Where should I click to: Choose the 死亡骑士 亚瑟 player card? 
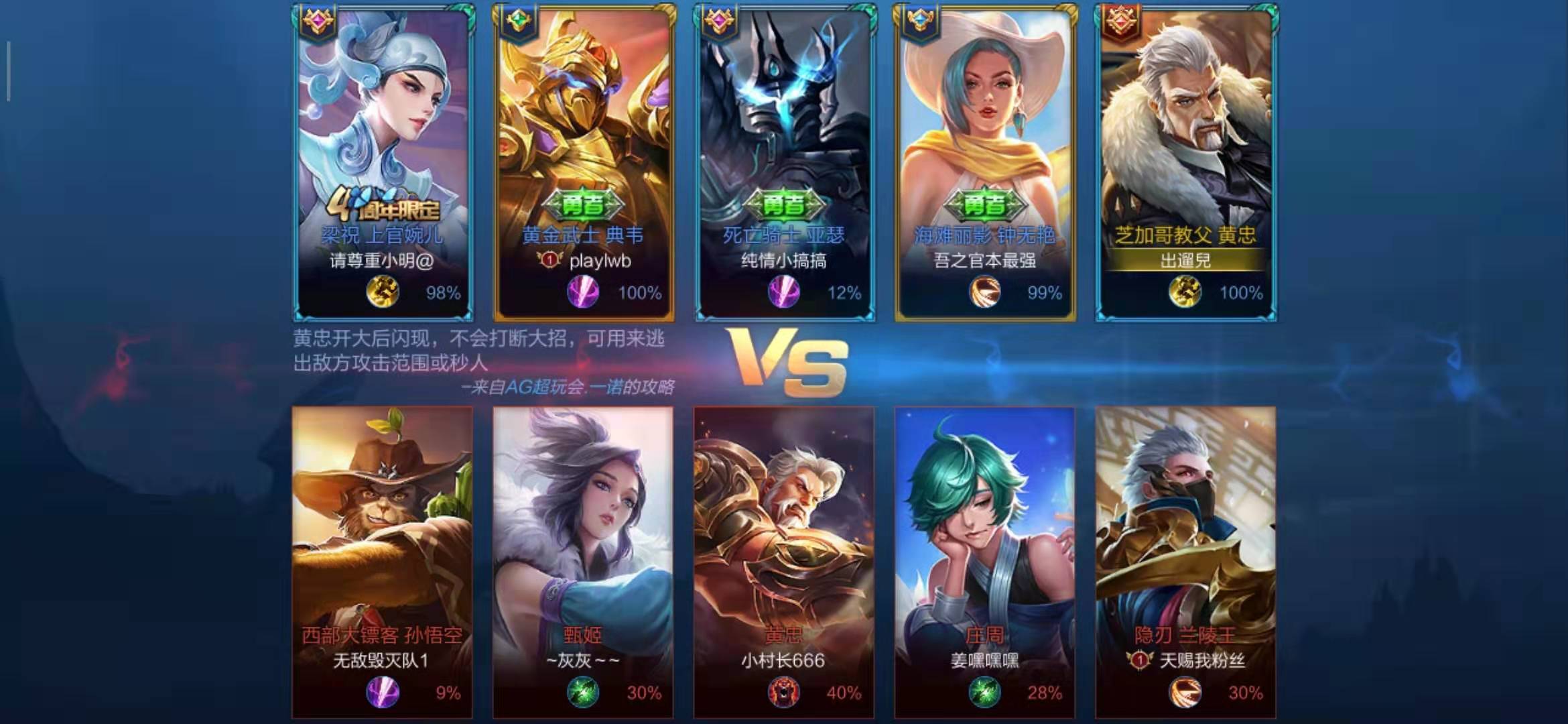785,161
